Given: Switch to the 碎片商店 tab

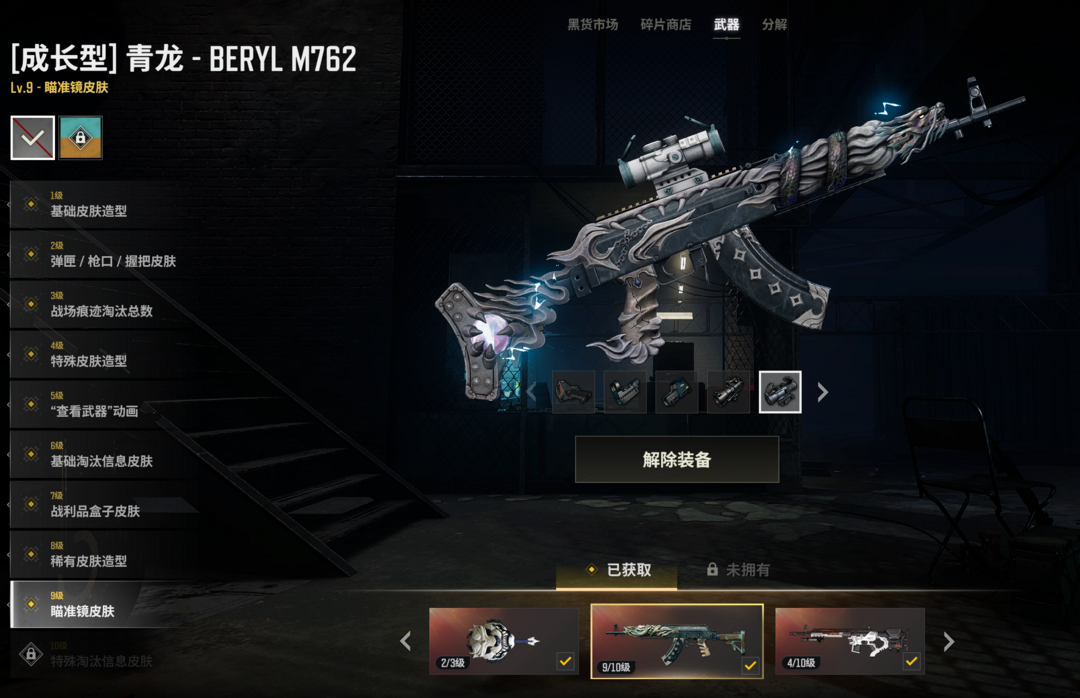Looking at the screenshot, I should click(665, 25).
